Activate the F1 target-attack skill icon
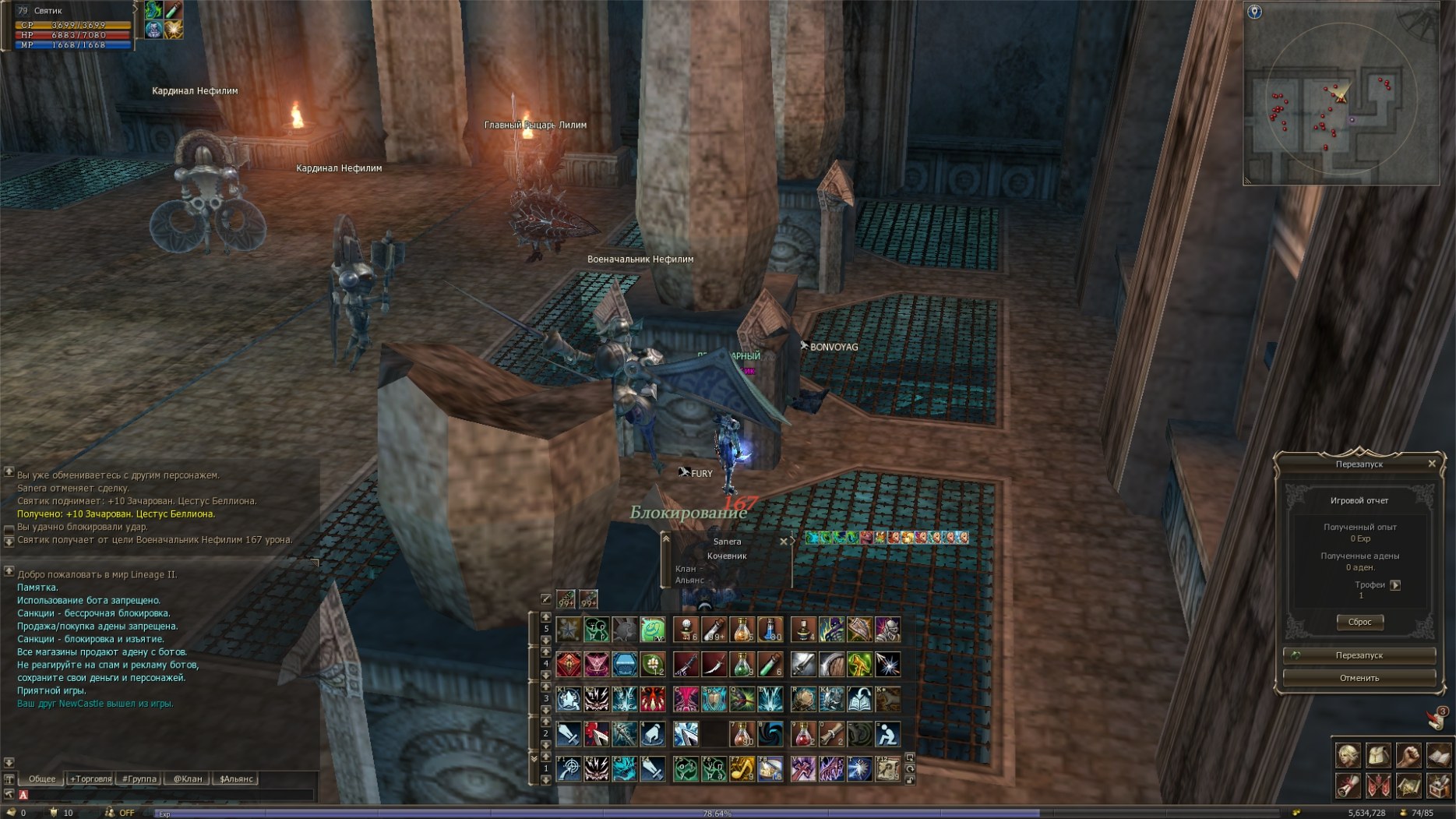Screen dimensions: 1456x819 click(569, 769)
